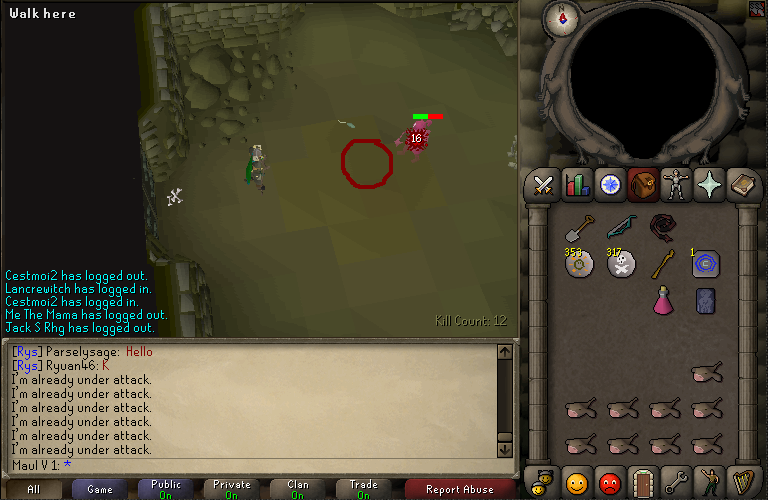Open the Friends List smiley tab
Viewport: 768px width, 500px height.
tap(577, 483)
